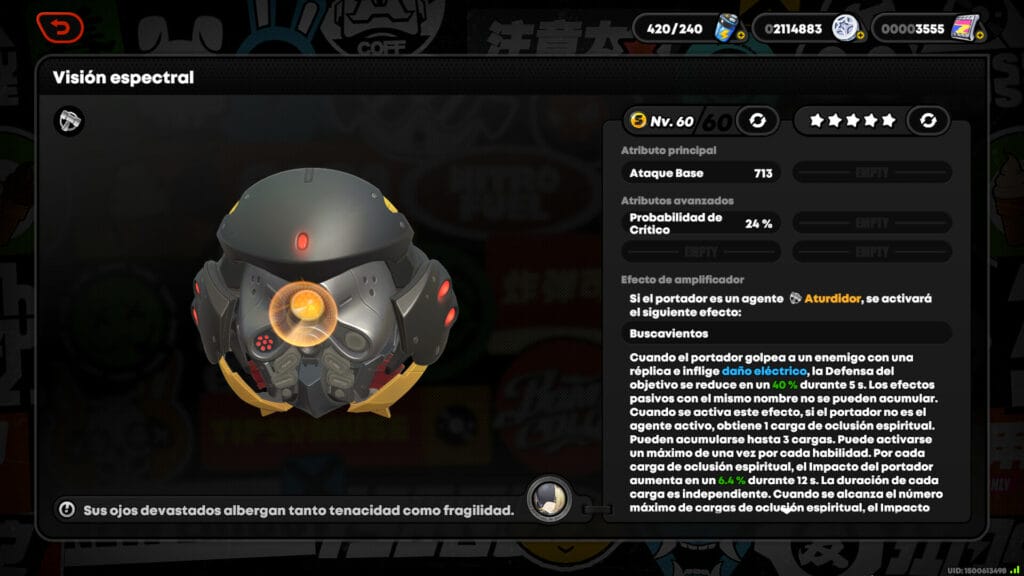The width and height of the screenshot is (1024, 576).
Task: Click the round icon beside the flavor text
Action: (x=67, y=510)
